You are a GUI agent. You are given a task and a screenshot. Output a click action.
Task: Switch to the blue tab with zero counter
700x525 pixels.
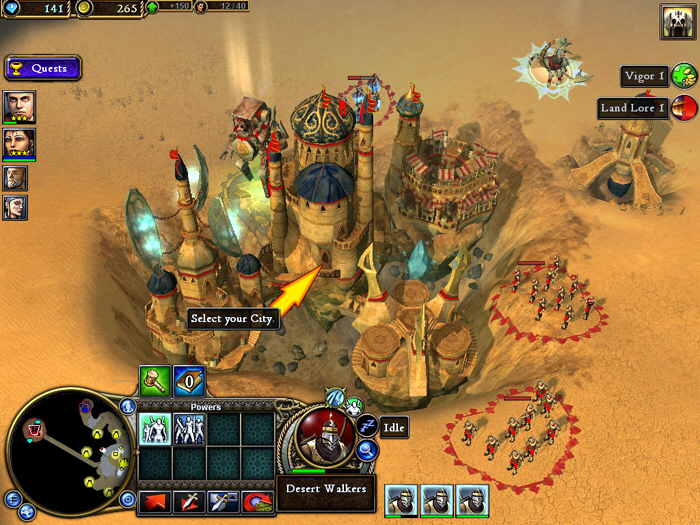point(189,379)
